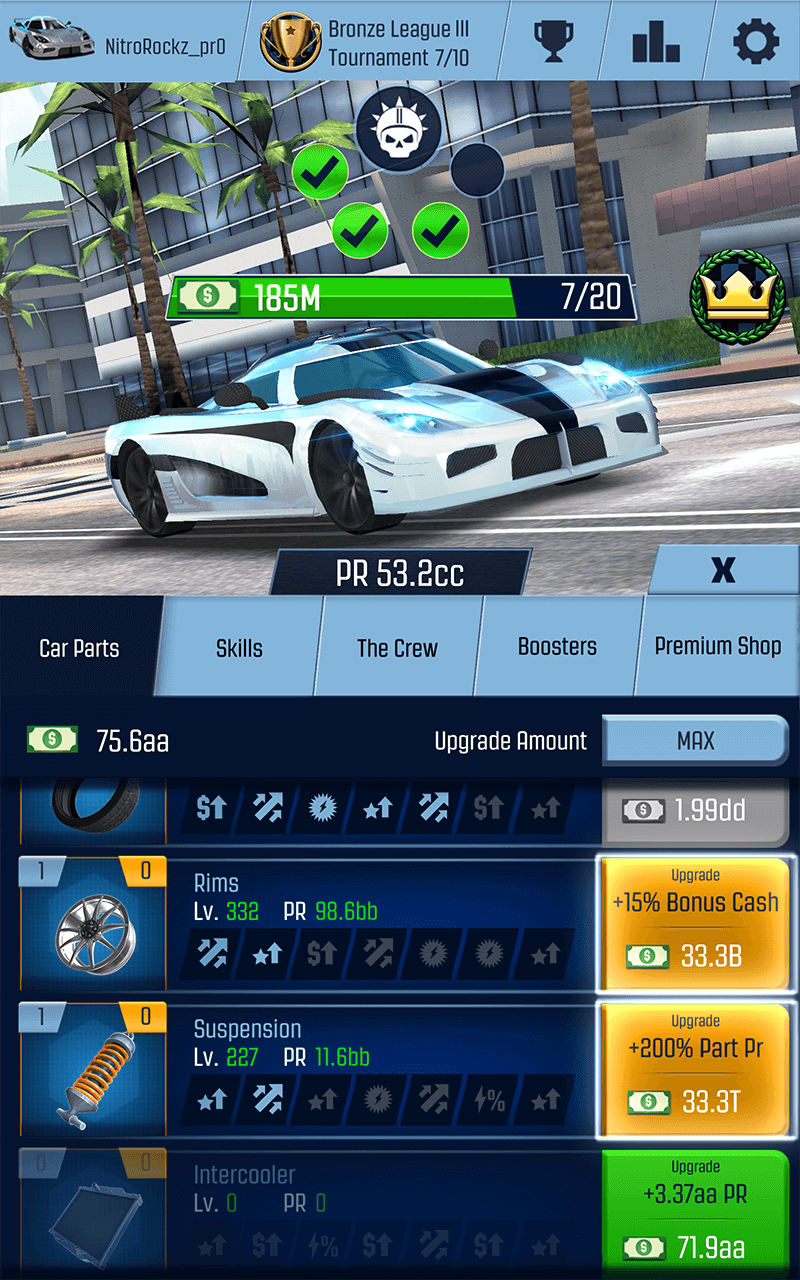
Task: Open the trophy achievements screen
Action: [553, 41]
